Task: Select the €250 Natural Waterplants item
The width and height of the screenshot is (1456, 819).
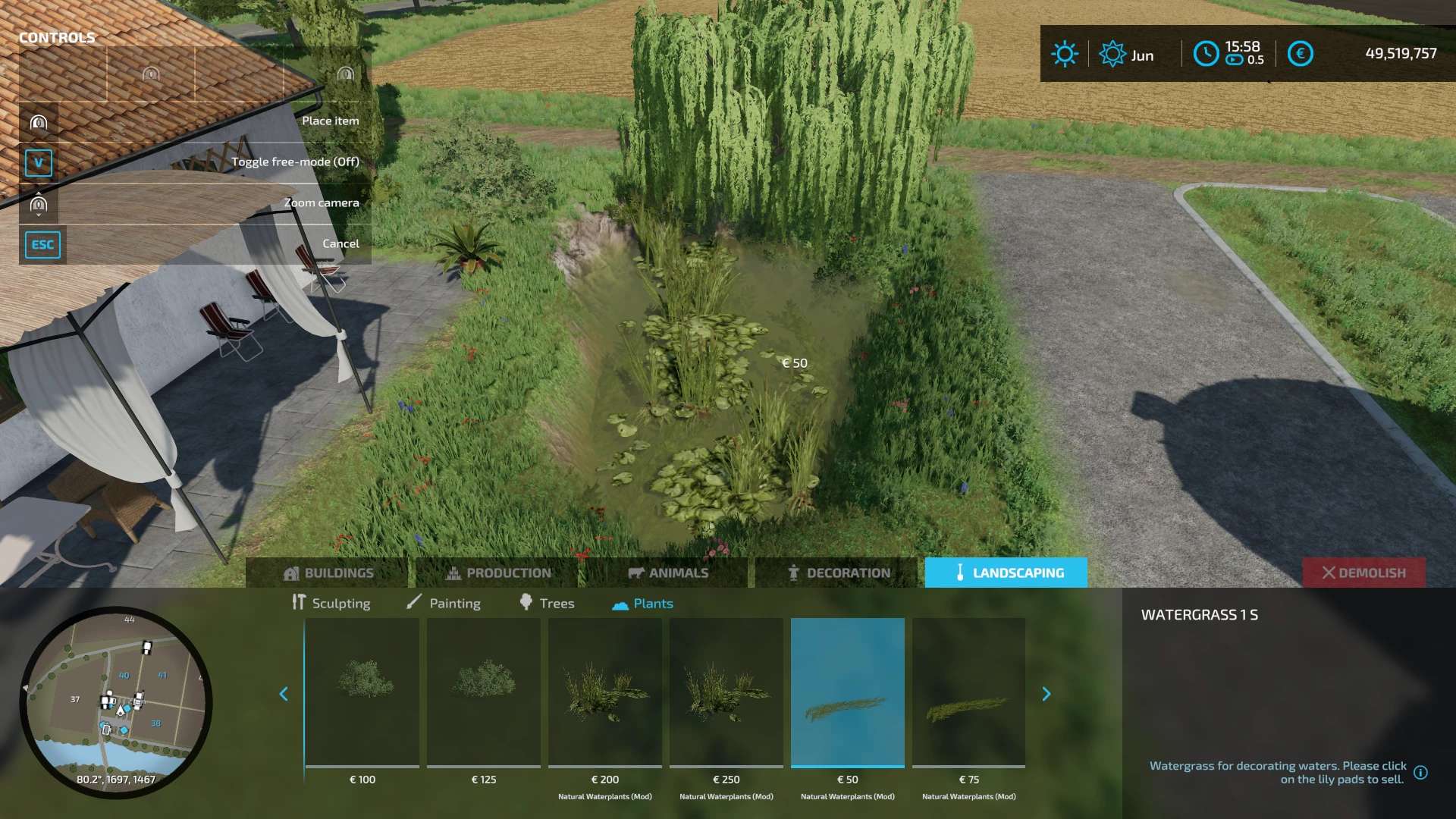Action: point(726,692)
